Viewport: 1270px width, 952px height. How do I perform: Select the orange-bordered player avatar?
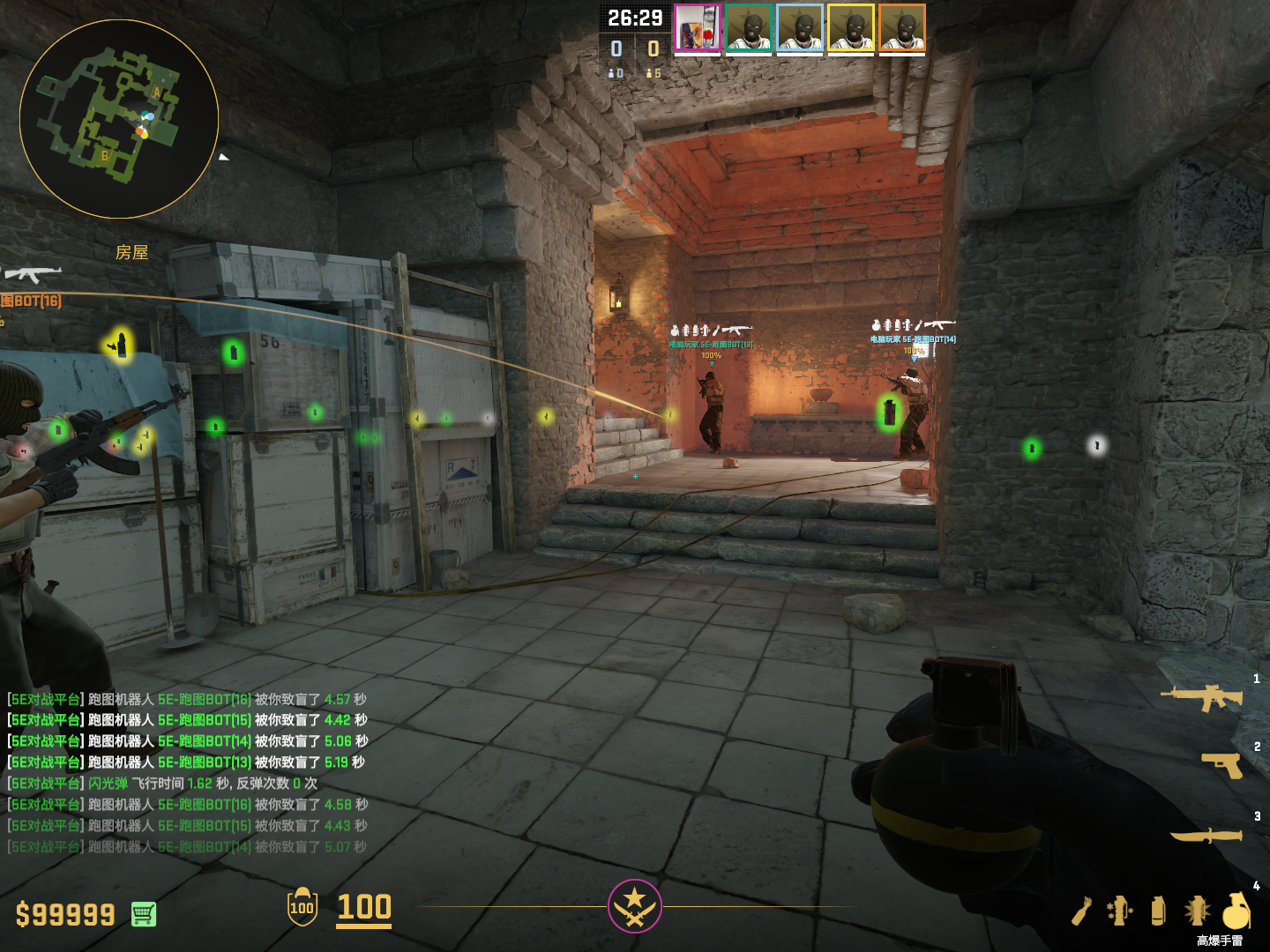902,28
